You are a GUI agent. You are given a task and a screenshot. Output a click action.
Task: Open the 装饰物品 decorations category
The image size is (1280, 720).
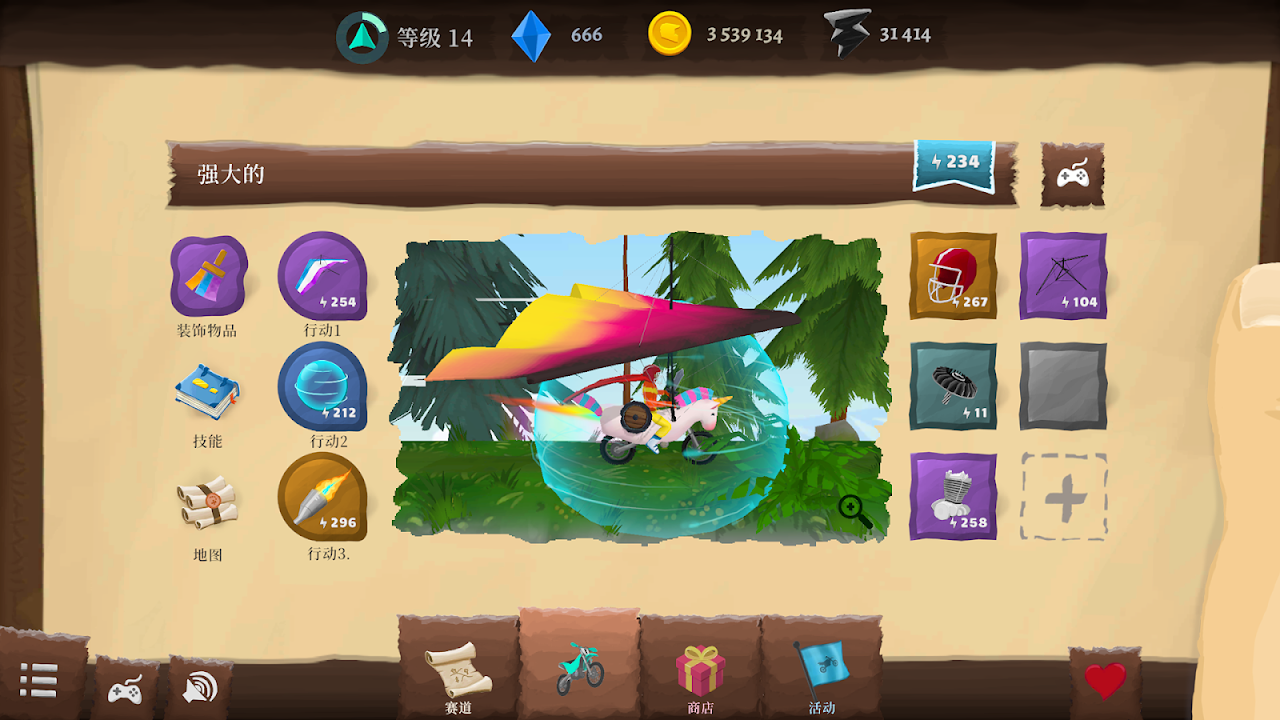208,277
